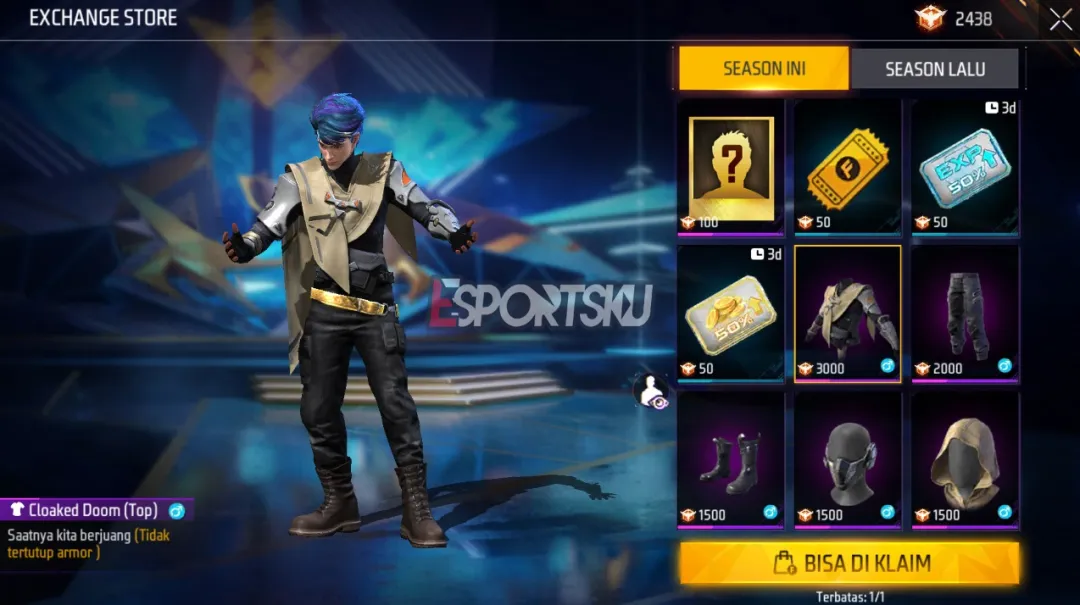Pick the EXP 50% boost card
The height and width of the screenshot is (605, 1080).
[x=965, y=168]
